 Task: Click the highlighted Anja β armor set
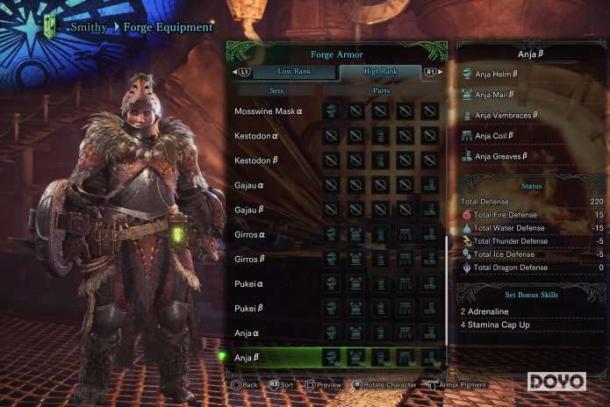[x=249, y=357]
